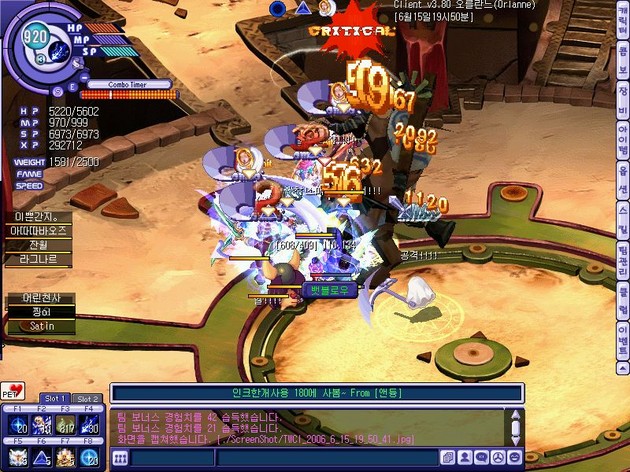Open the PET heart button
This screenshot has width=630, height=472.
[x=12, y=389]
